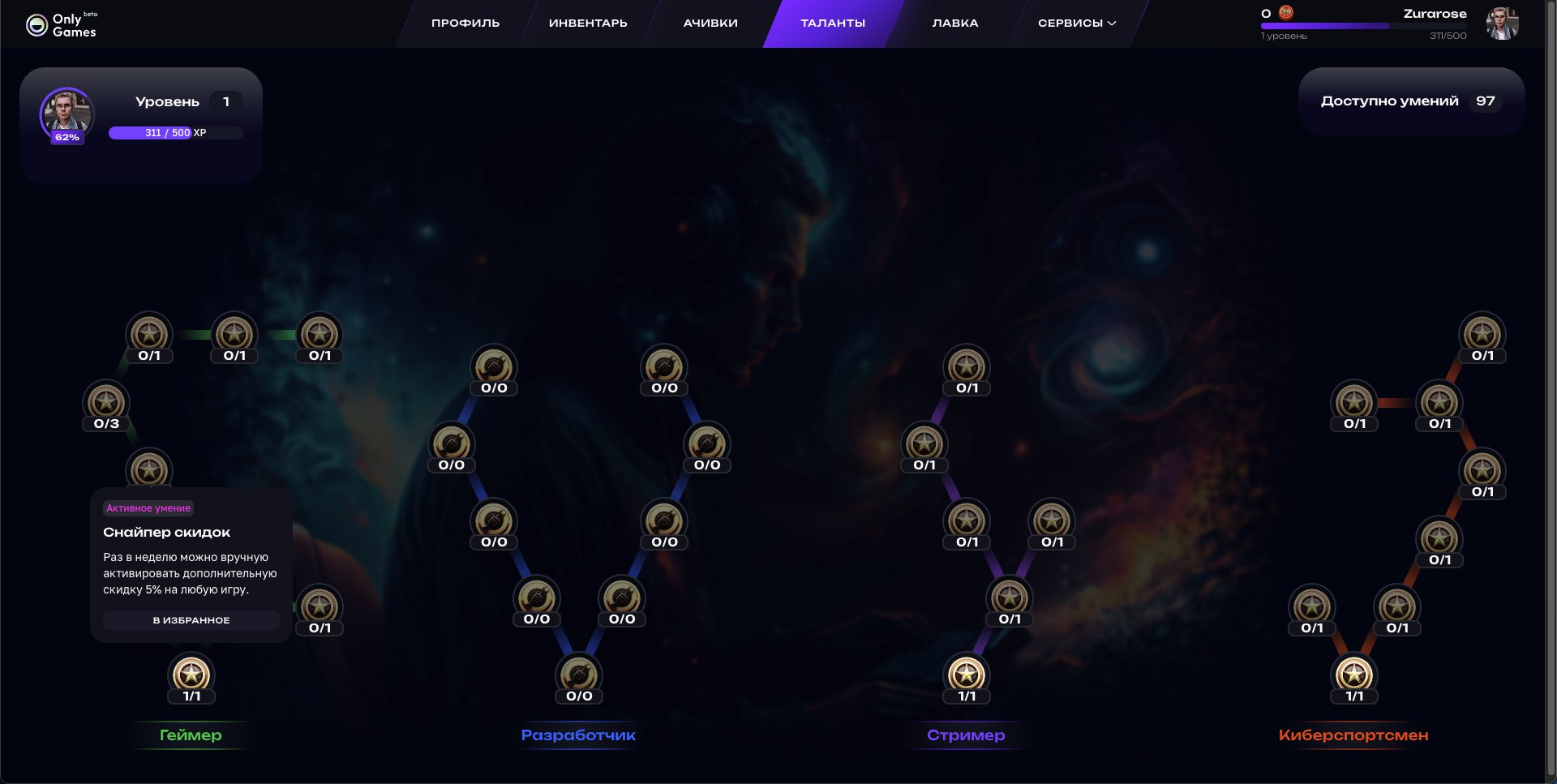The image size is (1557, 784).
Task: Select the 1/1 root node of the Киберспортсмен tree
Action: coord(1354,675)
